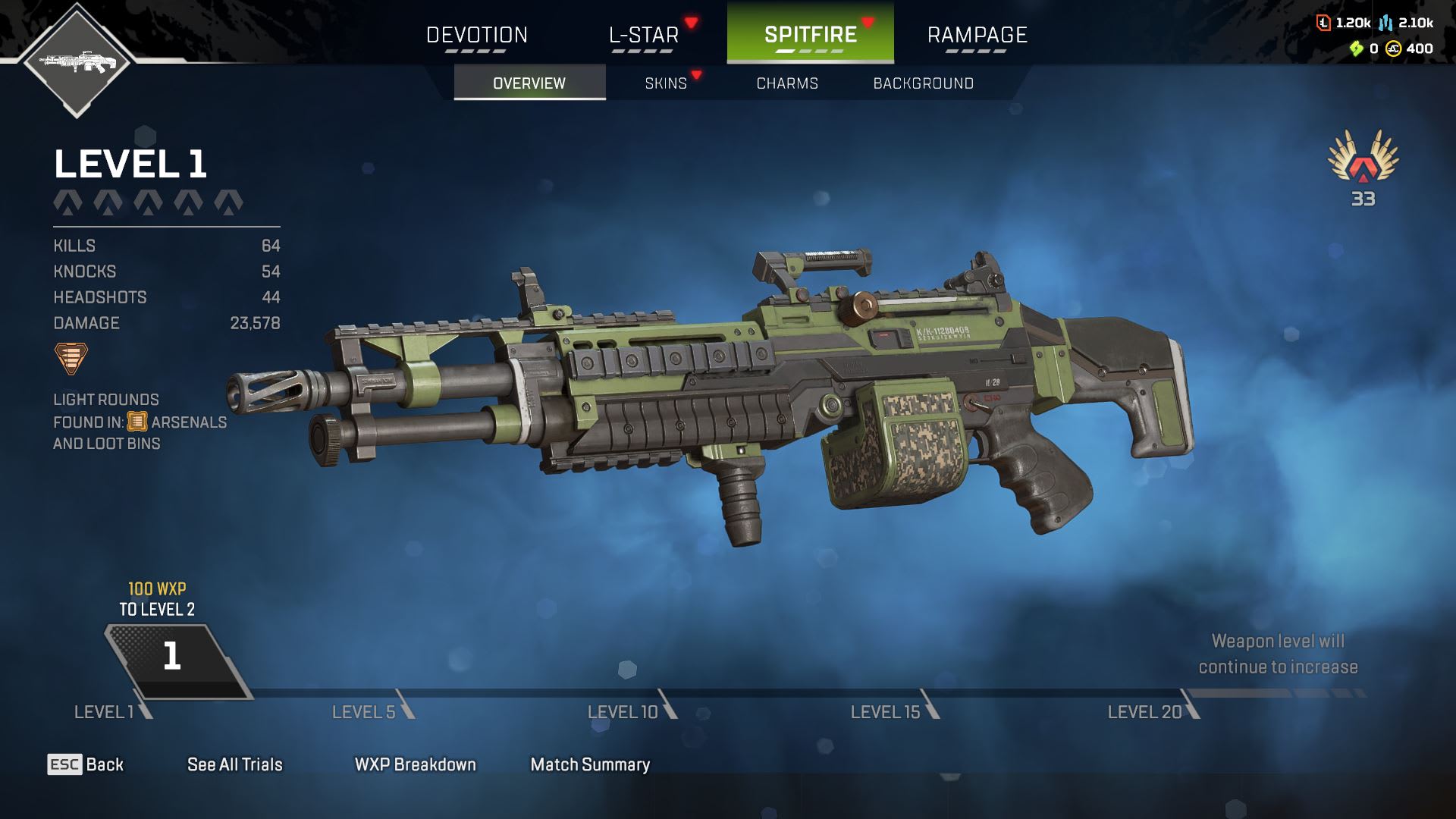Choose the Spitfire weapon tab
The height and width of the screenshot is (819, 1456).
pos(810,35)
